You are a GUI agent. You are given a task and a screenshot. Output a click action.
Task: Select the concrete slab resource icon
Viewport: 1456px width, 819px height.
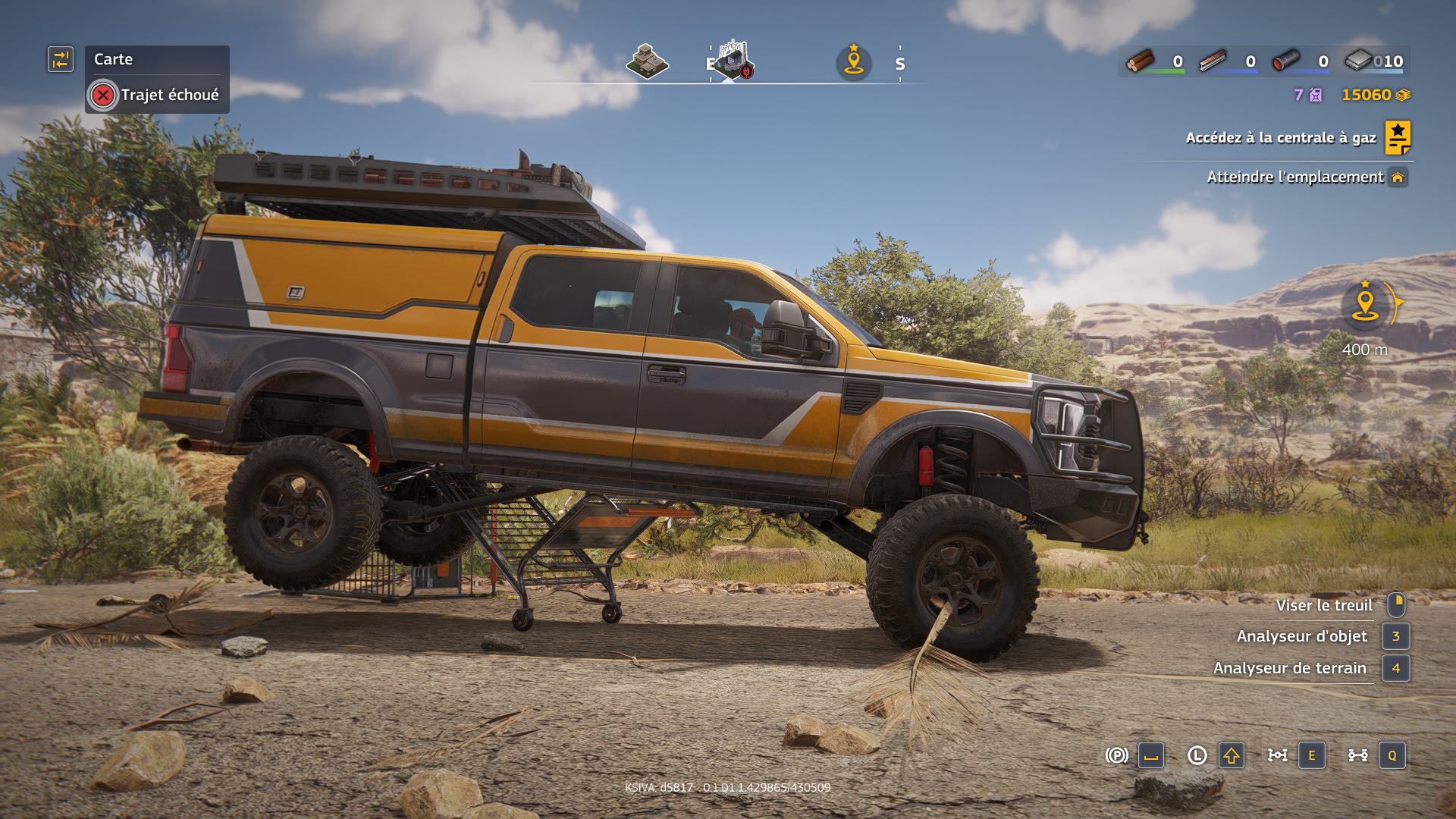(1358, 61)
